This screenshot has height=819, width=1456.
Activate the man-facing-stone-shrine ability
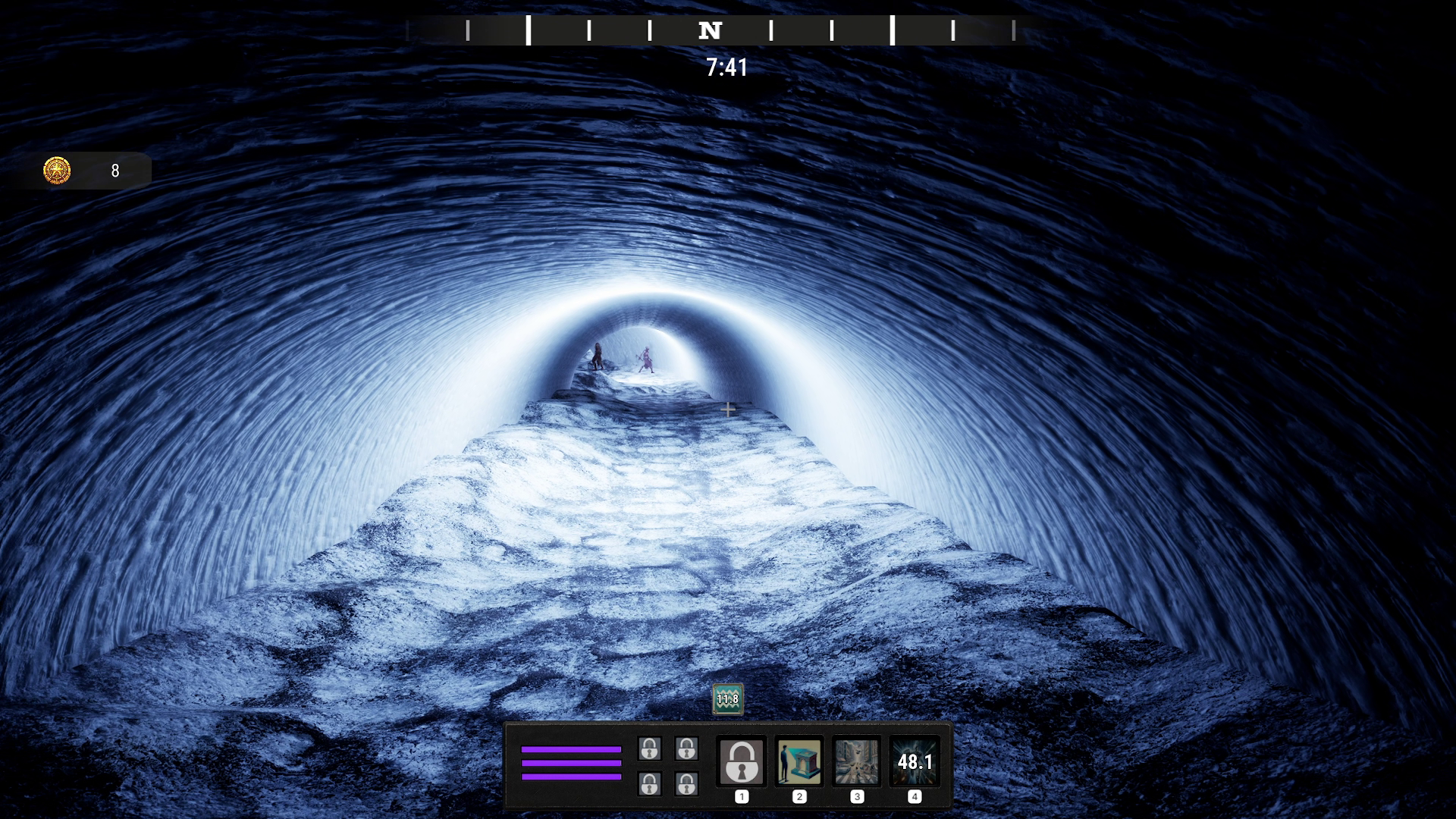tap(799, 761)
